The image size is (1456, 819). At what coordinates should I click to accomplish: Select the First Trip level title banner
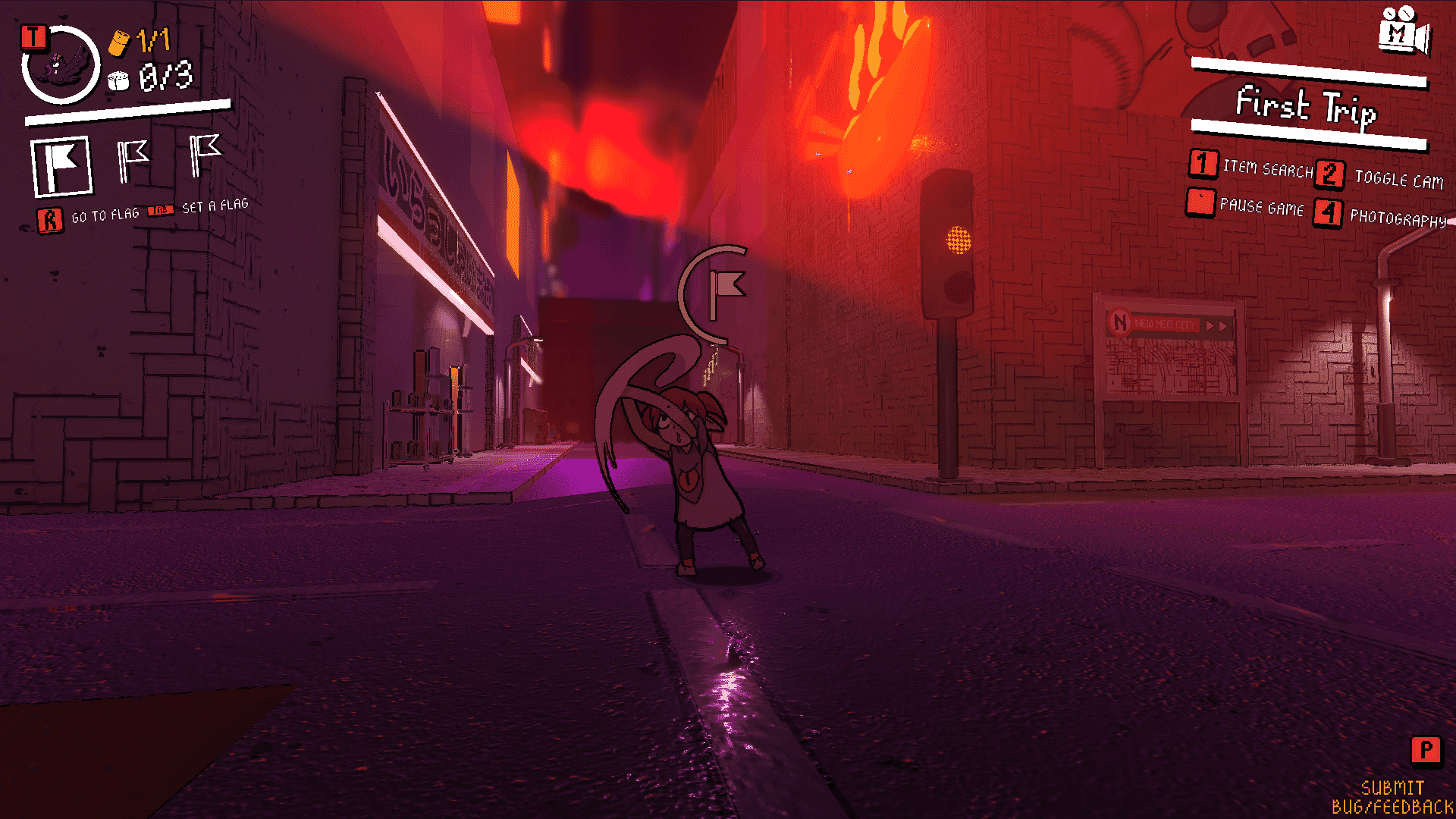pyautogui.click(x=1308, y=110)
